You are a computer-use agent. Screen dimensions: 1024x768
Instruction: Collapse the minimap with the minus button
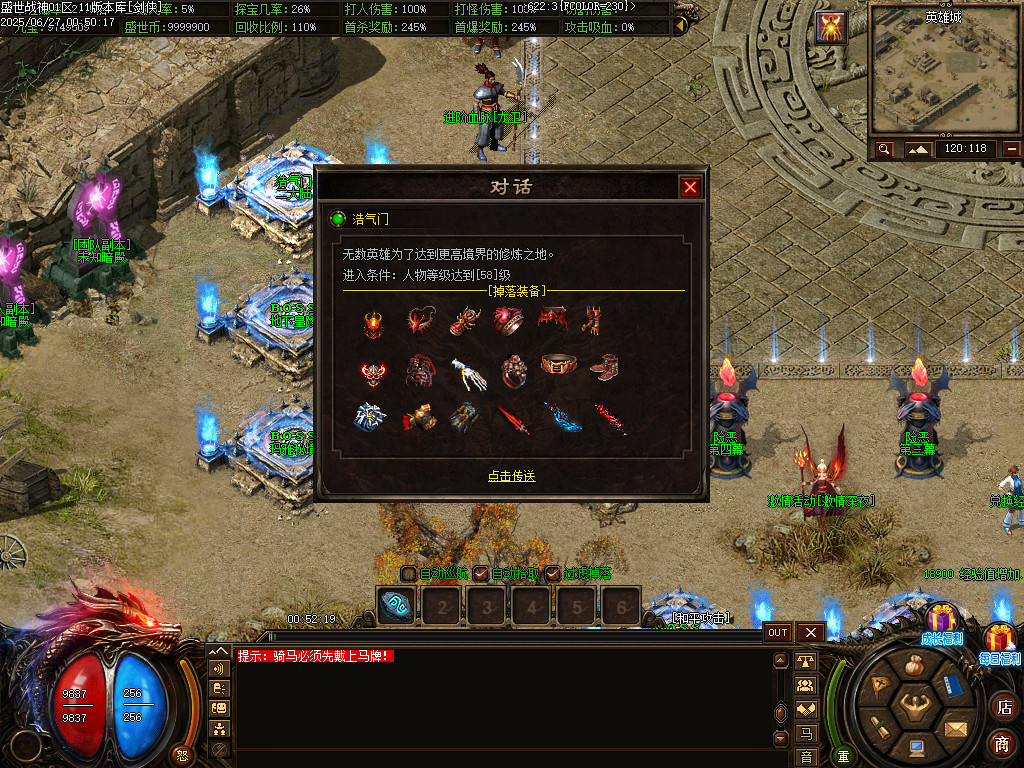click(1012, 149)
